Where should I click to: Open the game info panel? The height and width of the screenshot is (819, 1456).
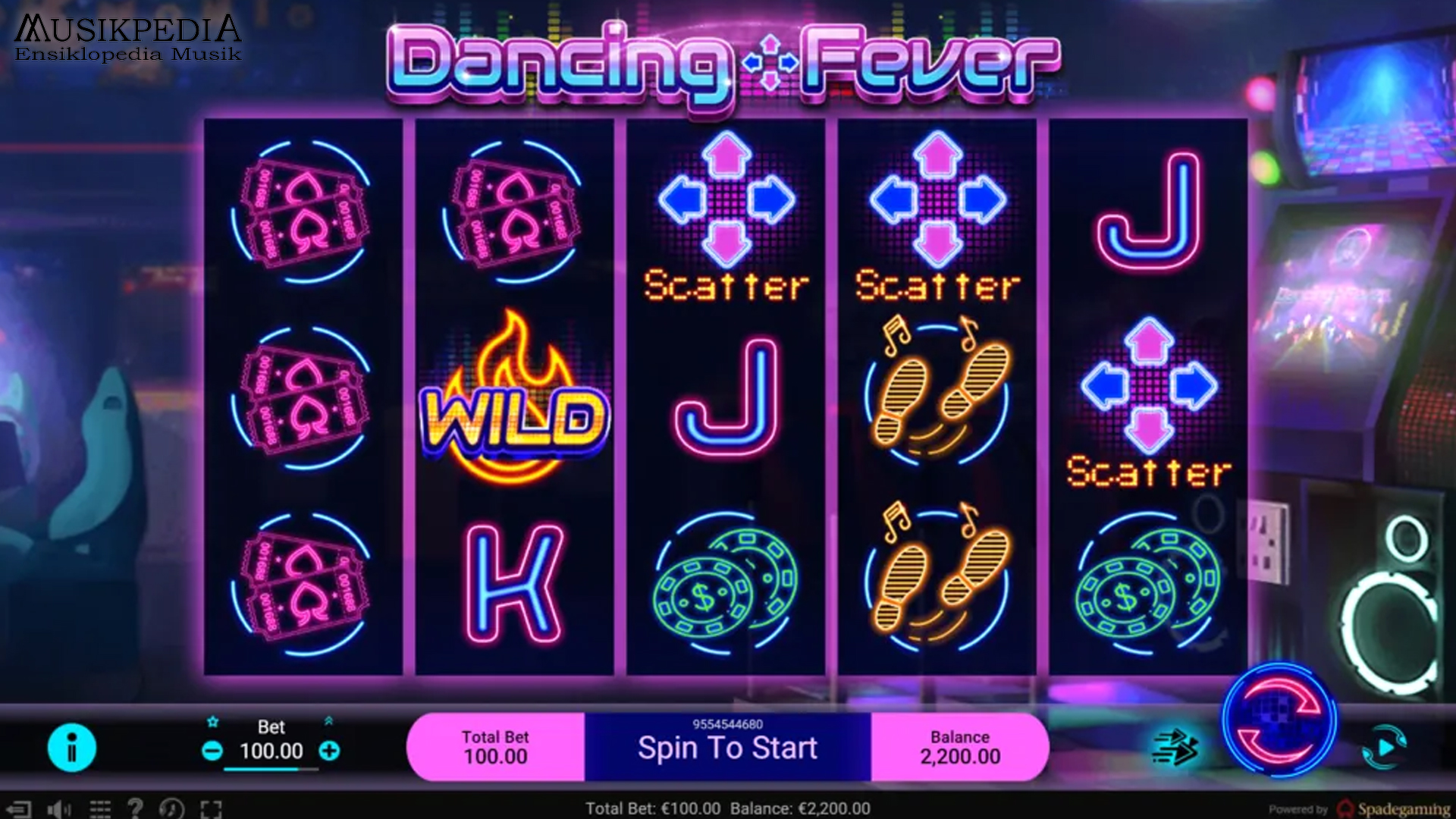[x=73, y=747]
